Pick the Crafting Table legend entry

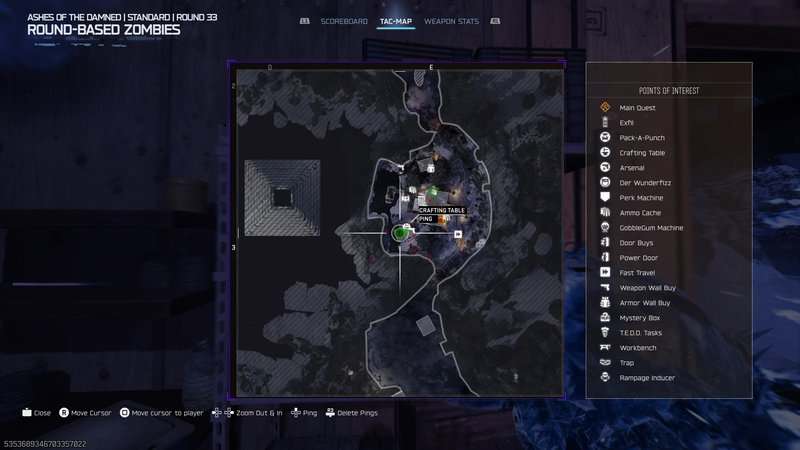[642, 152]
